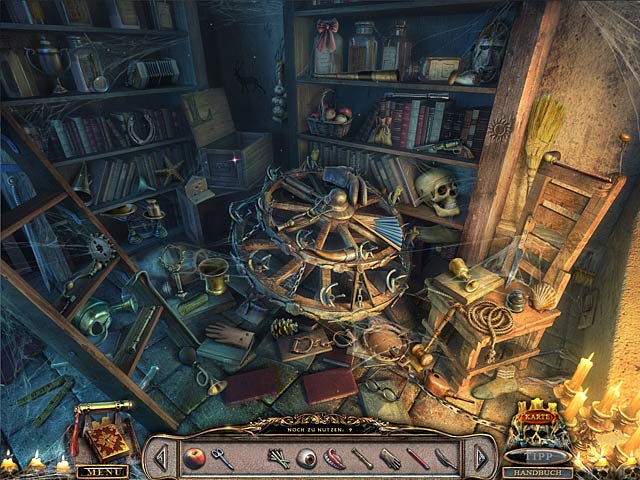
Task: Select the glove inventory item
Action: [x=390, y=459]
